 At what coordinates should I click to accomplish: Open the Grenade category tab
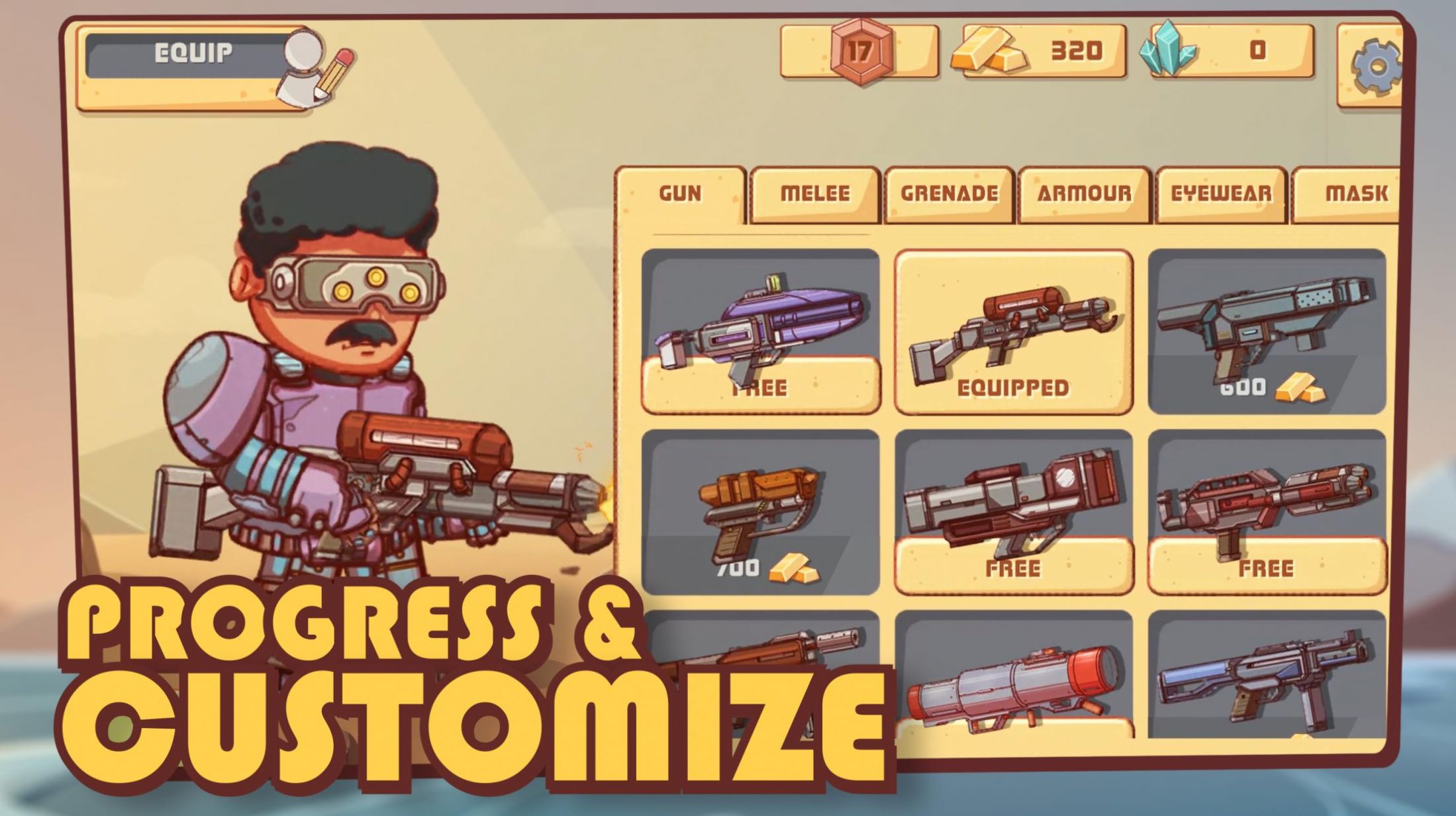[949, 194]
